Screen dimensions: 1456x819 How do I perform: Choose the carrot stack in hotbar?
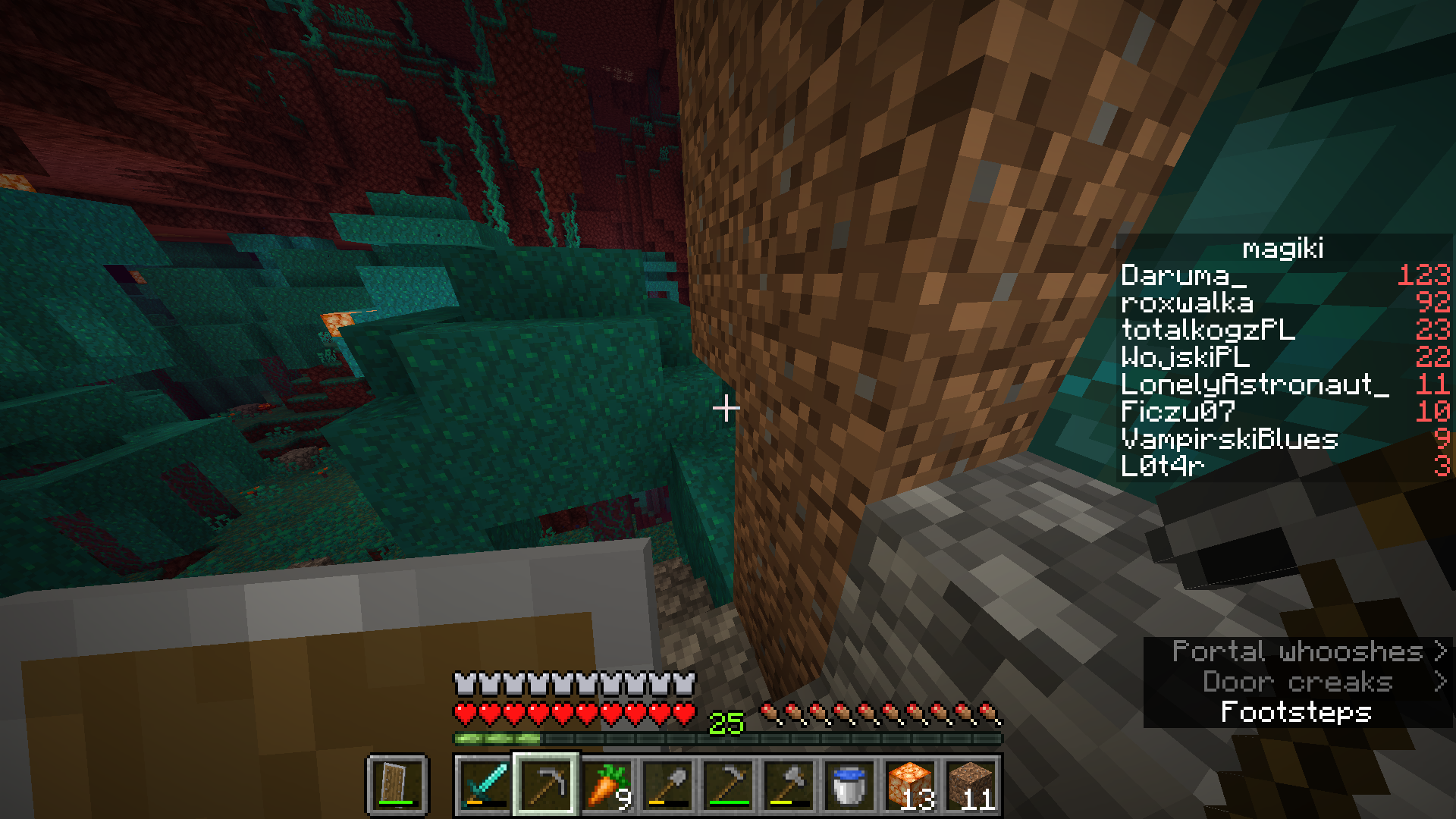(x=607, y=784)
